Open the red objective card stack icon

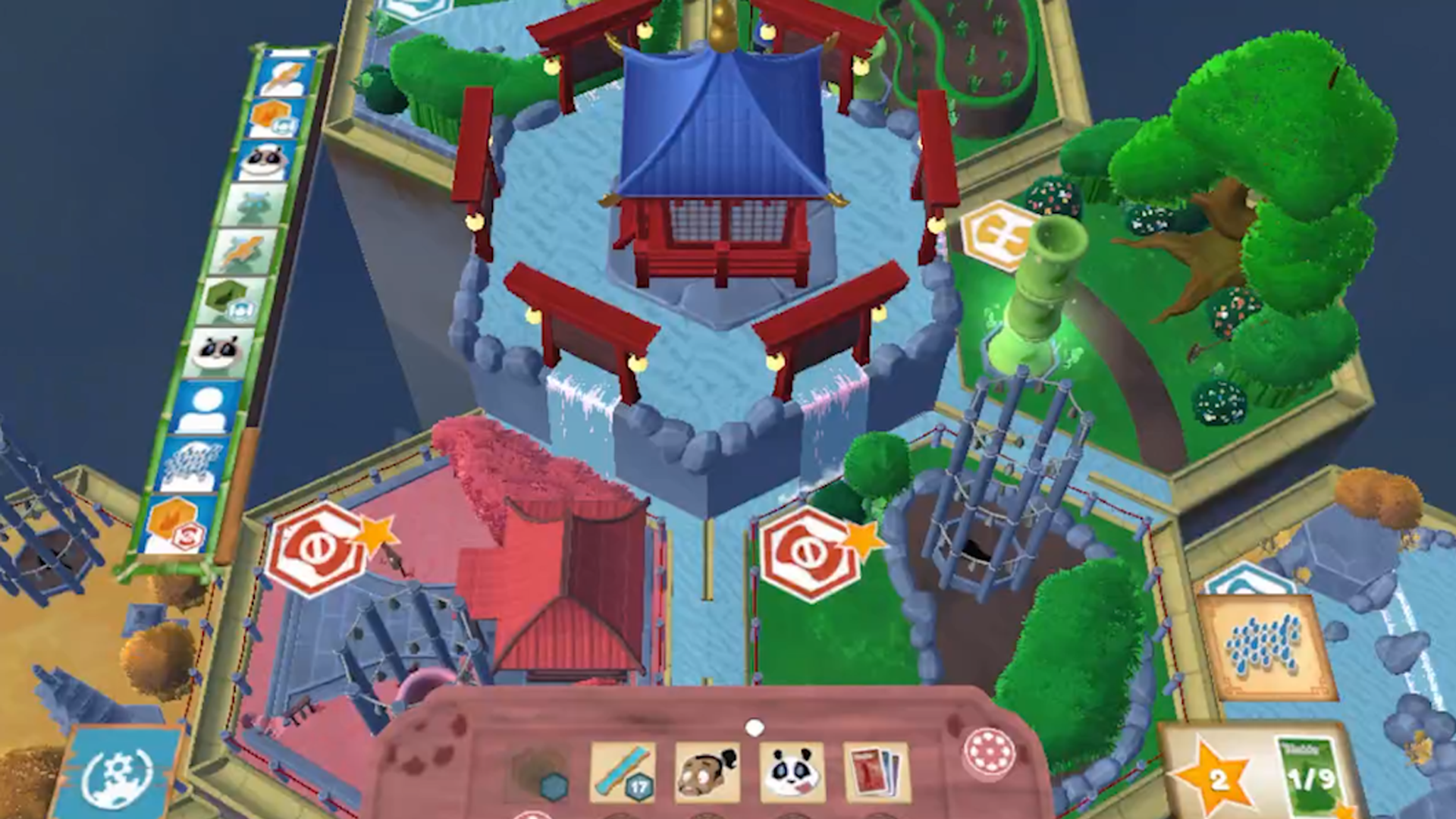[x=878, y=770]
